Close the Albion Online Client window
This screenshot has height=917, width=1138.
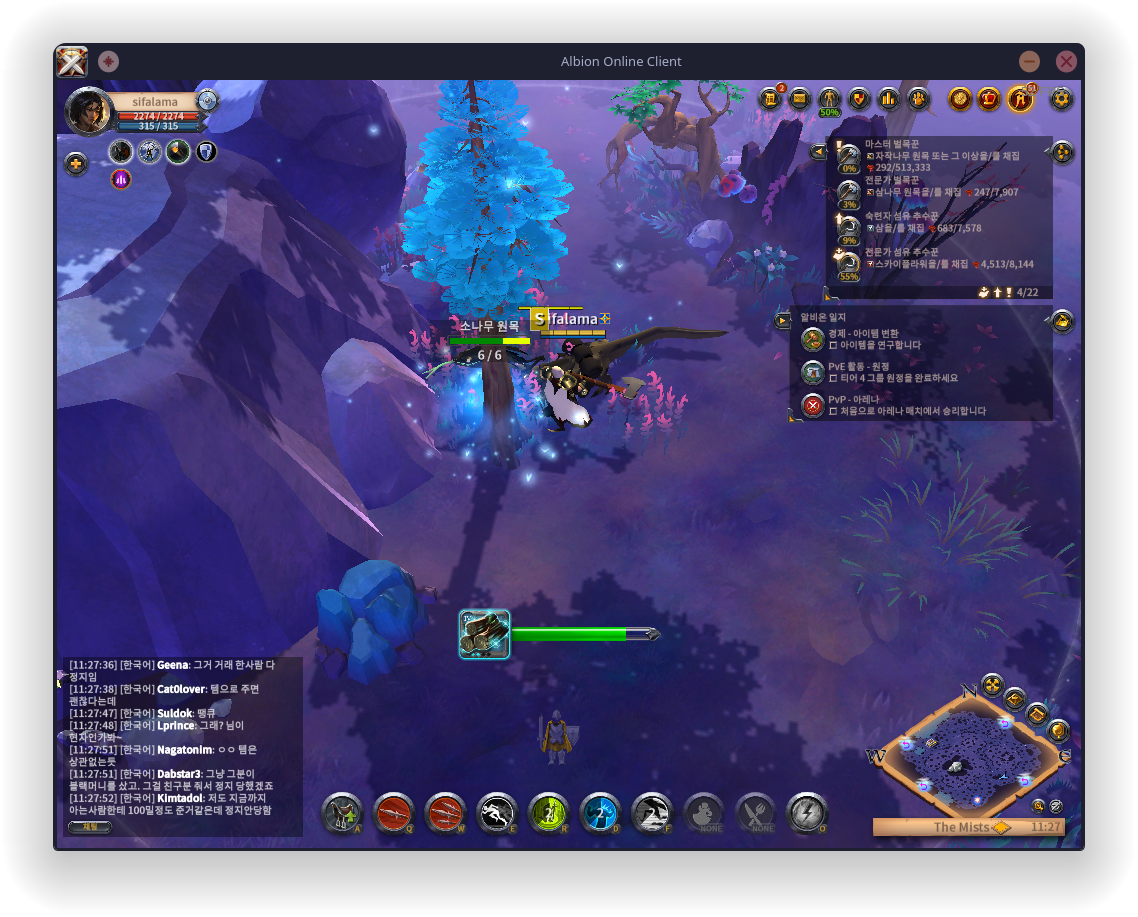[1066, 61]
